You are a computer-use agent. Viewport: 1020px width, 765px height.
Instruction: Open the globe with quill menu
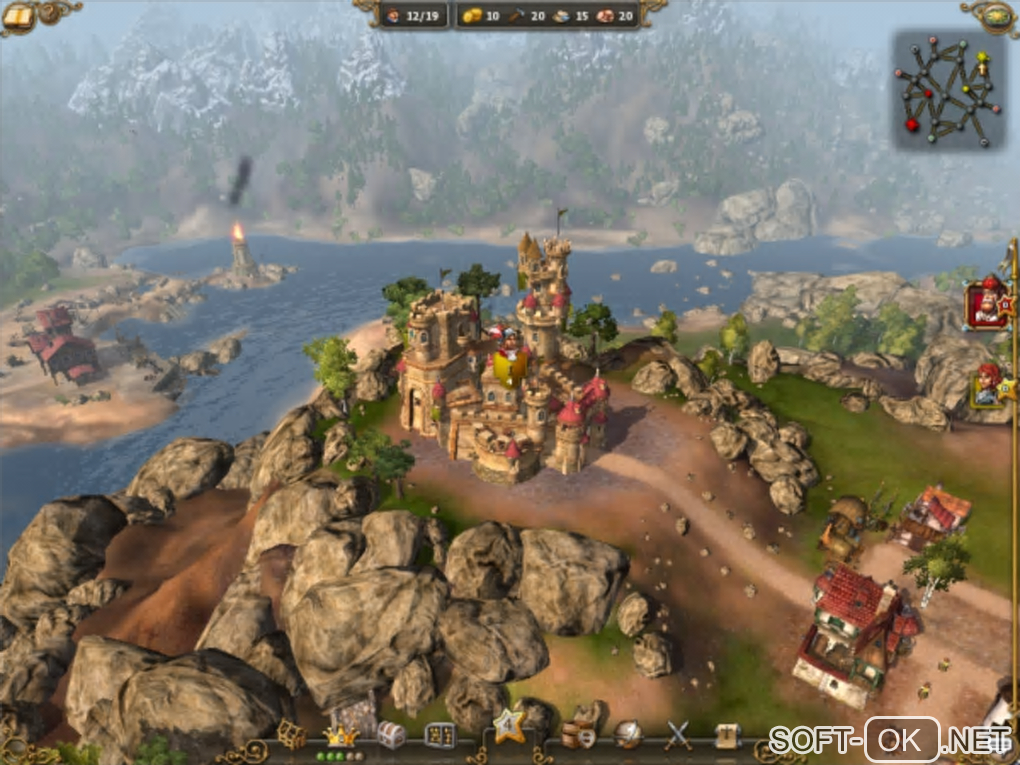click(629, 736)
